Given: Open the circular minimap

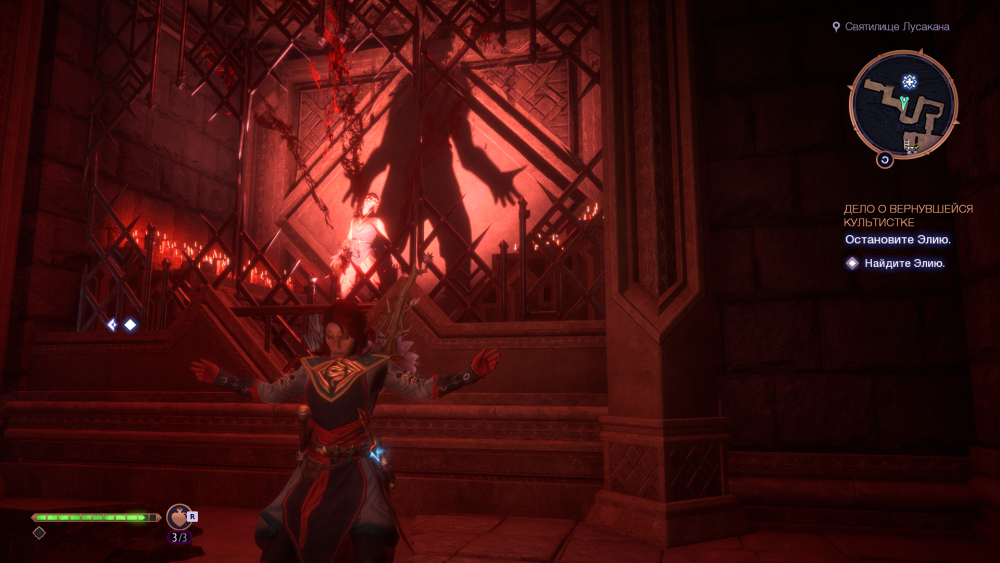Looking at the screenshot, I should 903,105.
